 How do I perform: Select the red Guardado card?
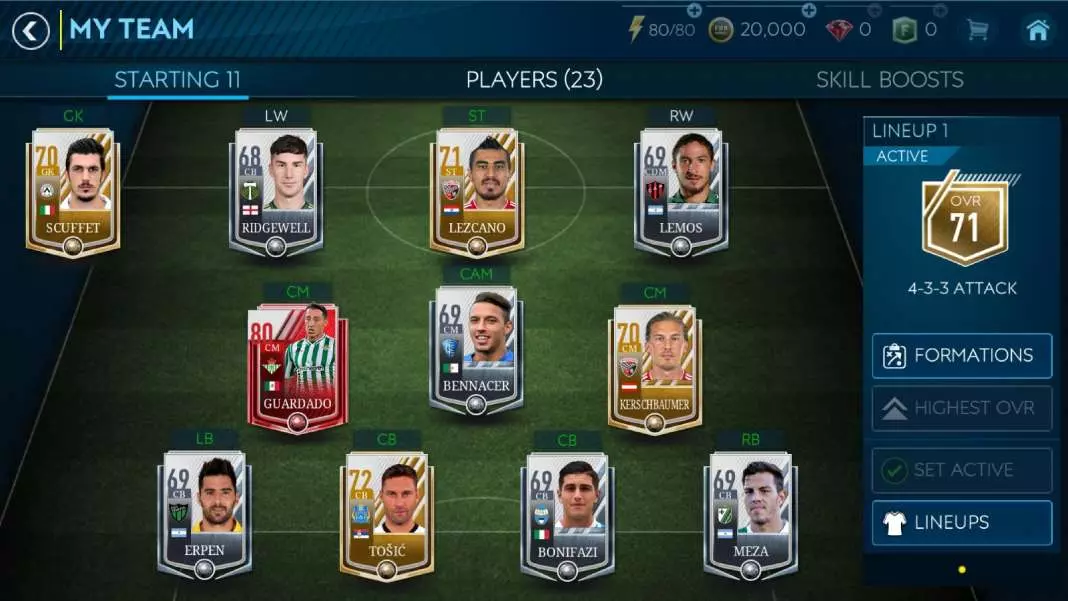[296, 366]
